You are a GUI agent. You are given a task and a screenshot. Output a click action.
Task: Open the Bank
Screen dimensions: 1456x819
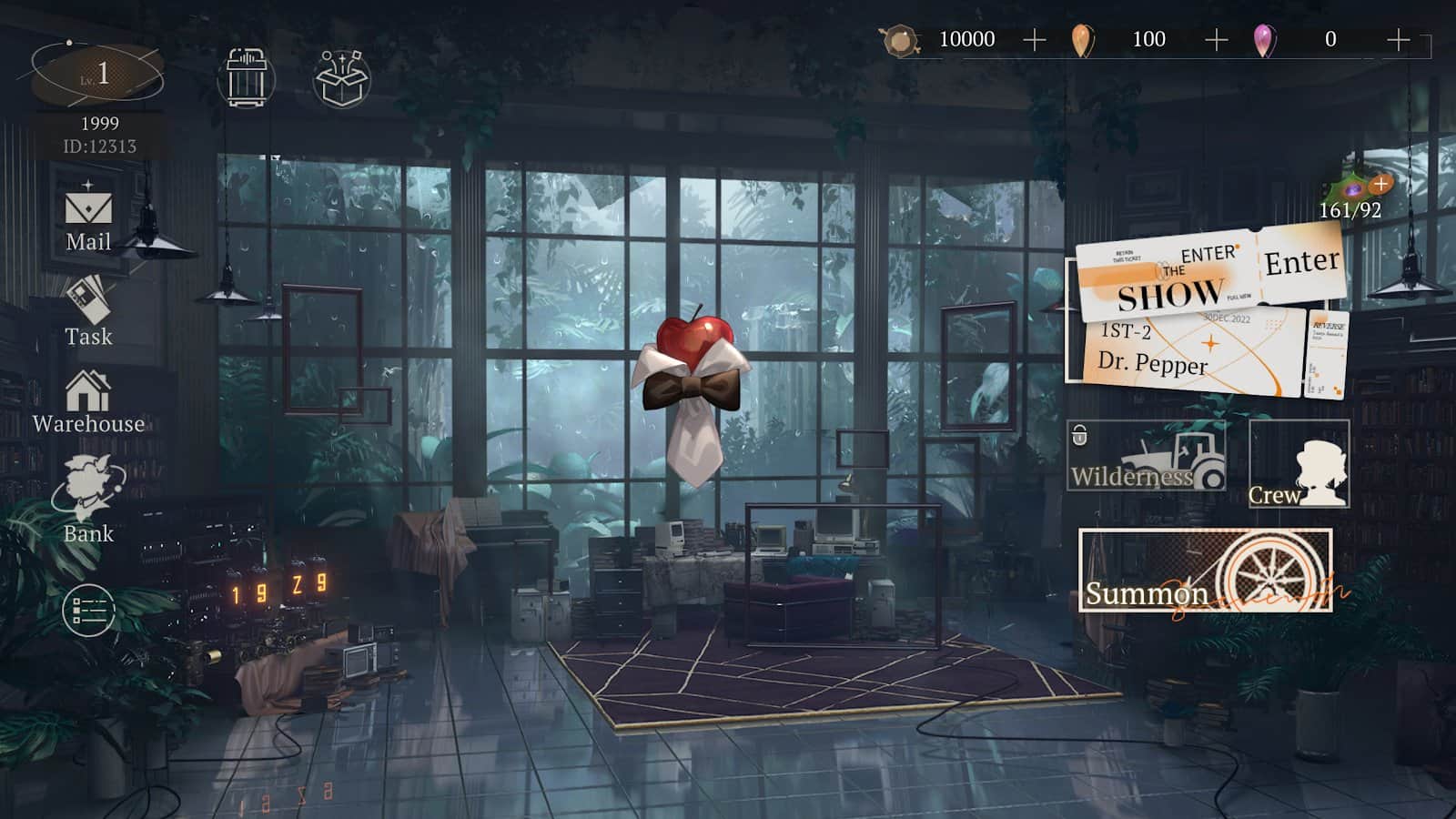point(88,500)
